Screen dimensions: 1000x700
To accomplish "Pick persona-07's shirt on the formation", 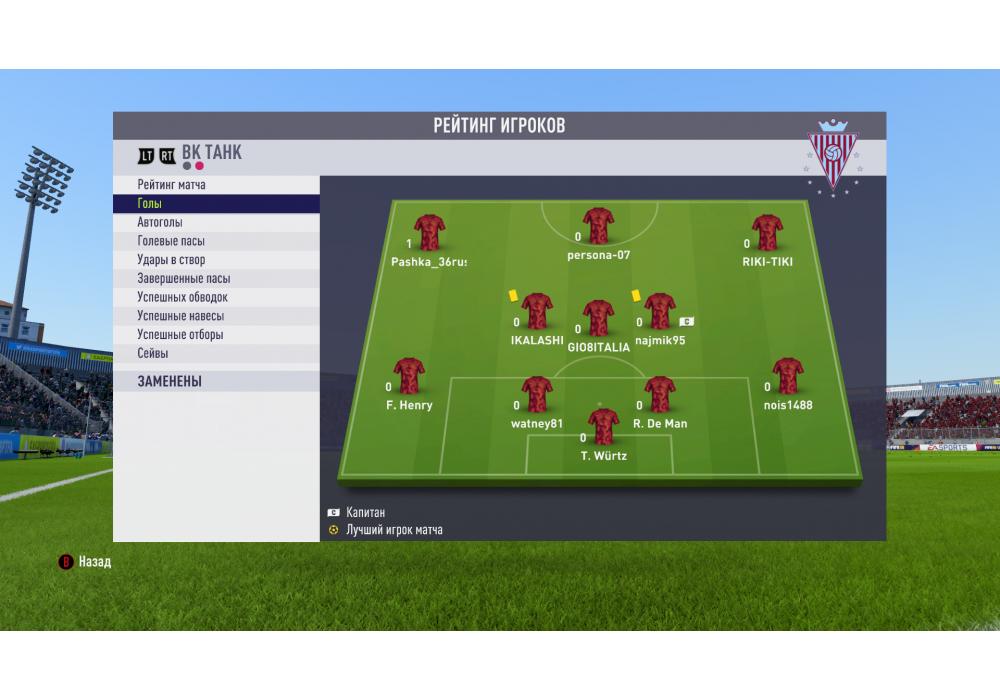I will point(598,226).
